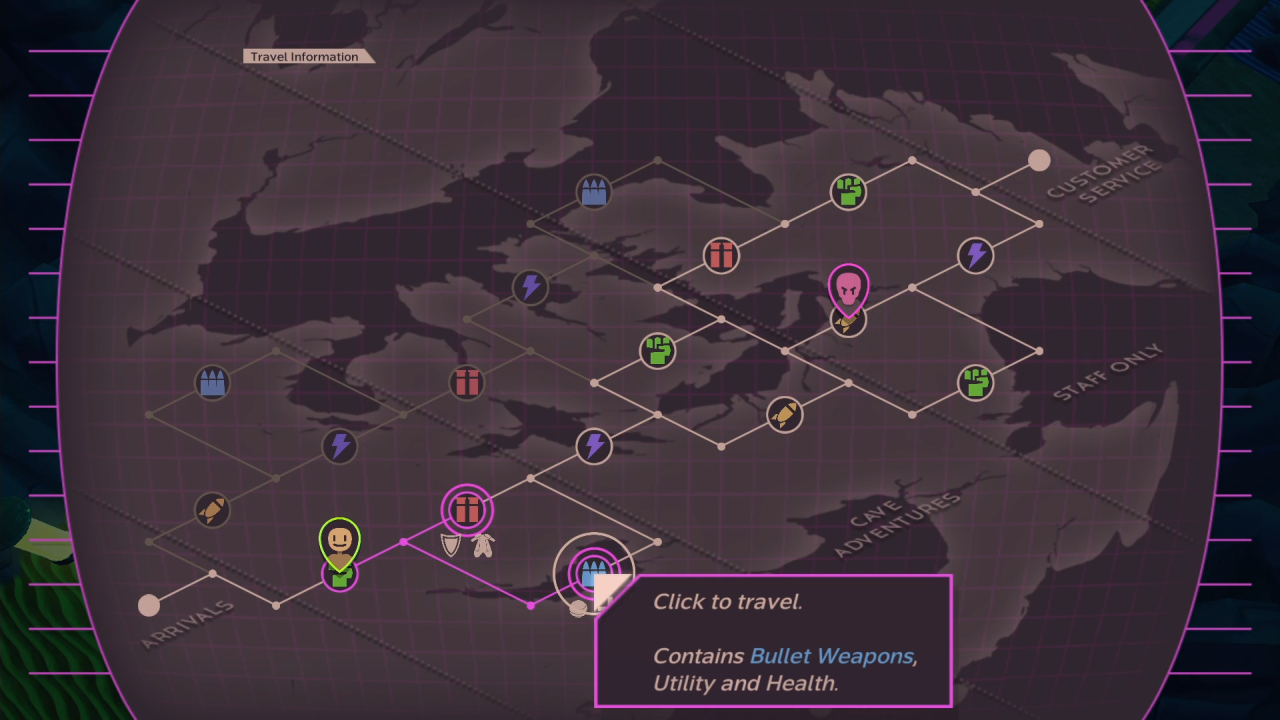Click the rocket node near Cave Adventures
This screenshot has width=1280, height=720.
coord(784,415)
